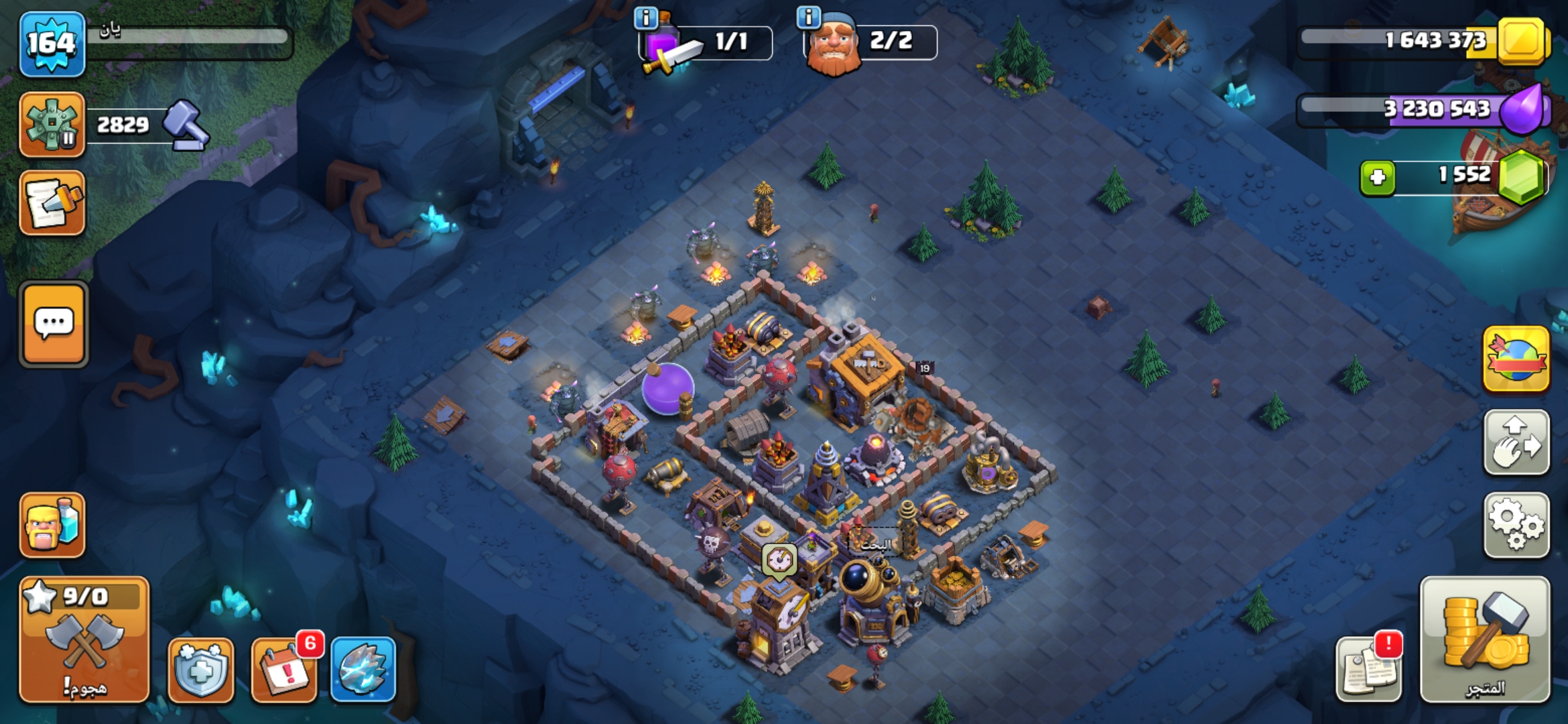Open the barbarian army training button

tap(52, 526)
